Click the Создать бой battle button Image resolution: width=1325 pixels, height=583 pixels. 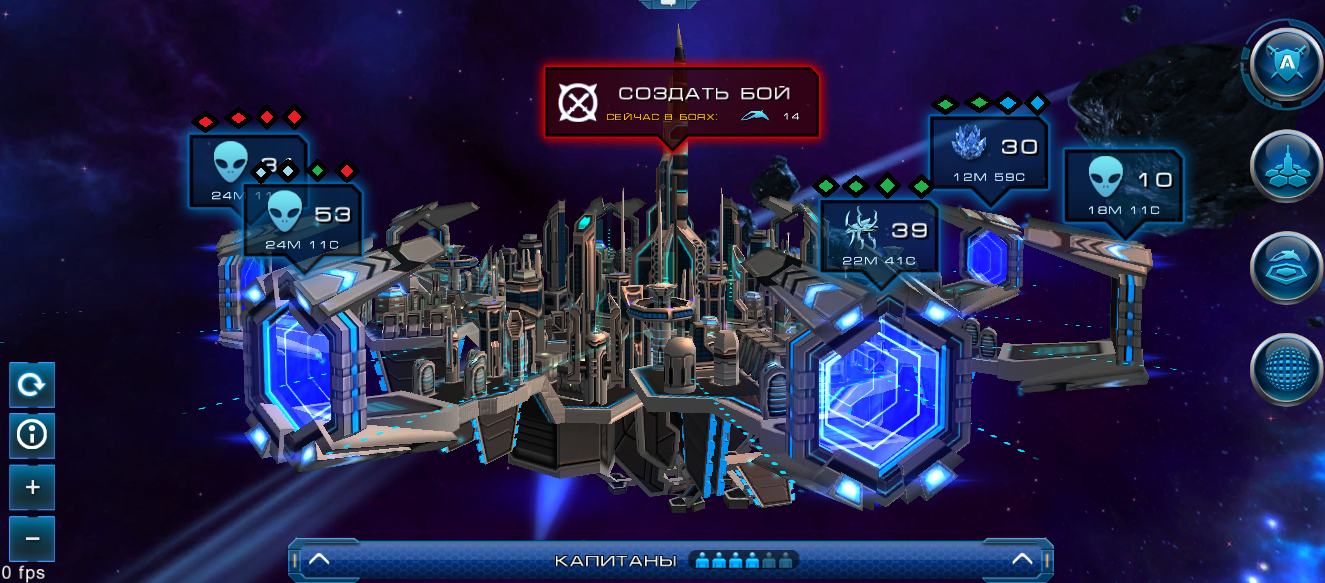681,102
